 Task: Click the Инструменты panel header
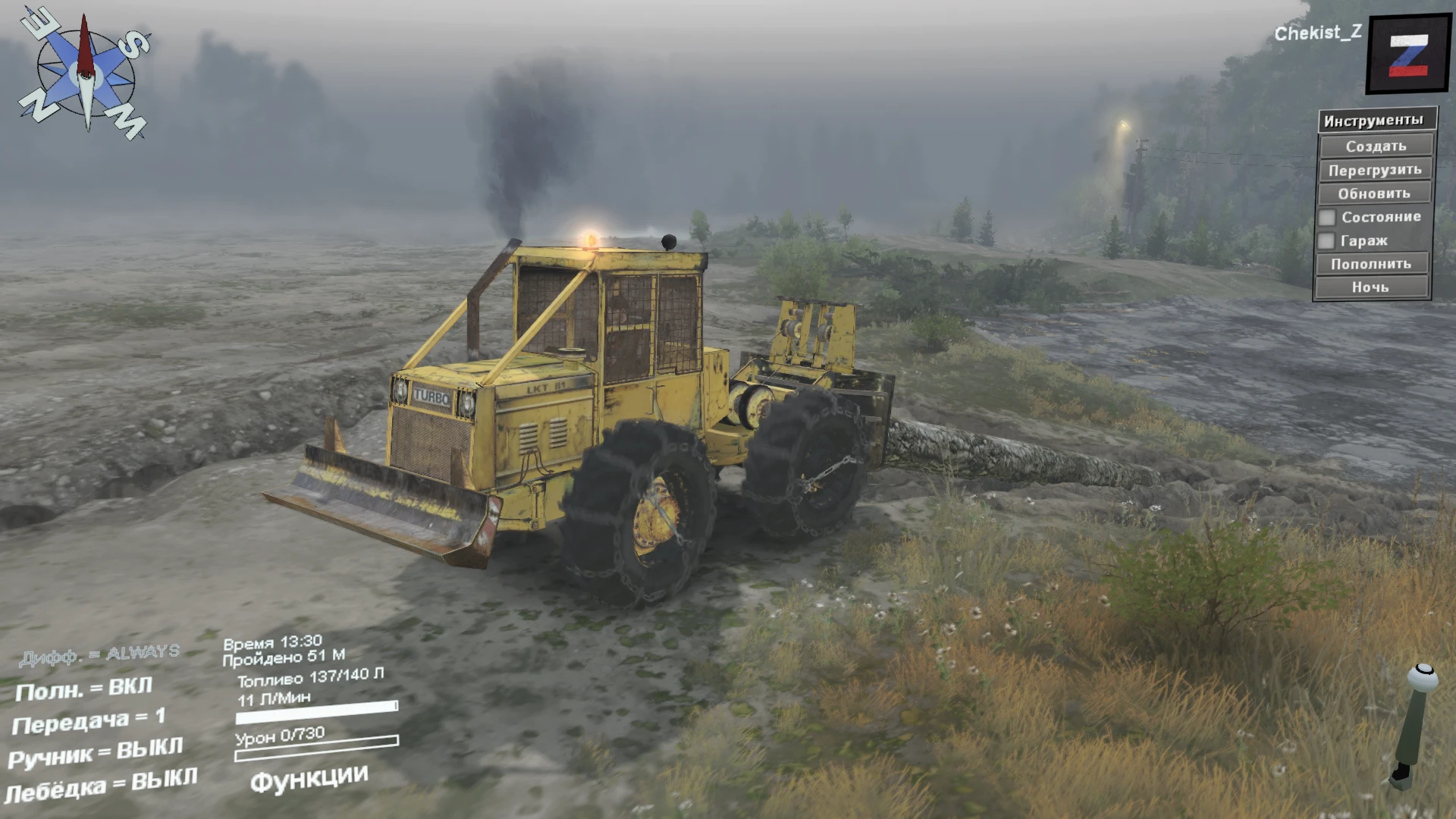click(1373, 119)
